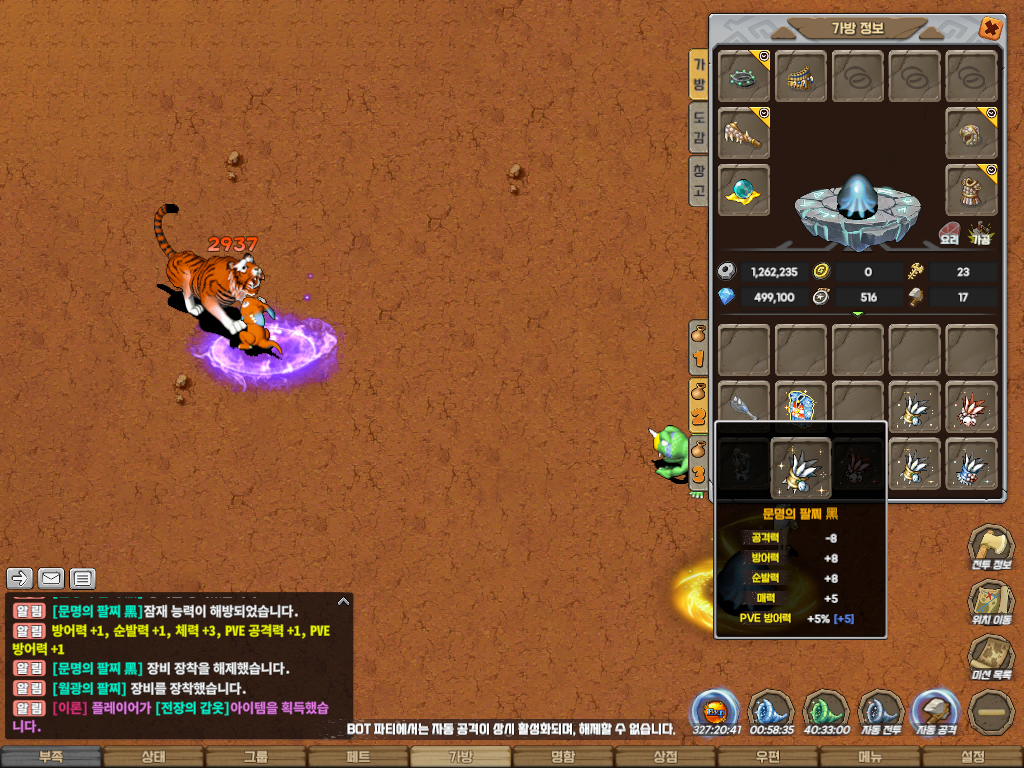Select the equipped green bead necklace slot
This screenshot has height=768, width=1024.
(x=744, y=77)
